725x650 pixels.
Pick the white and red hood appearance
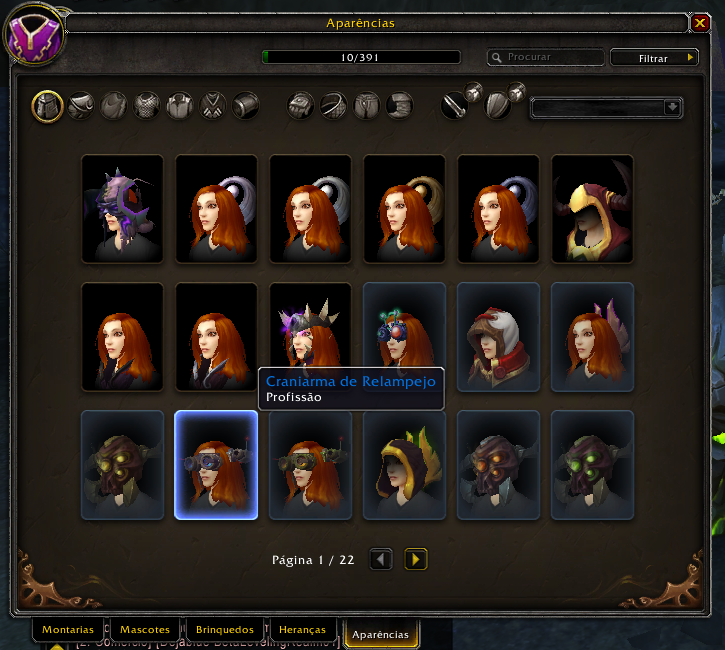[x=498, y=337]
